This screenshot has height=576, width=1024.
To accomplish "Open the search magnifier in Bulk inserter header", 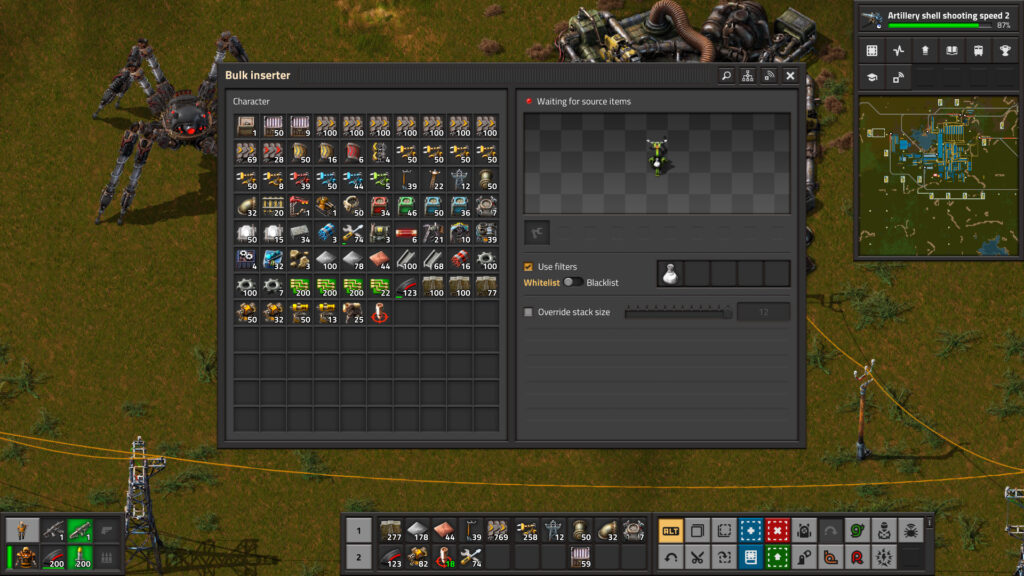I will pos(726,75).
